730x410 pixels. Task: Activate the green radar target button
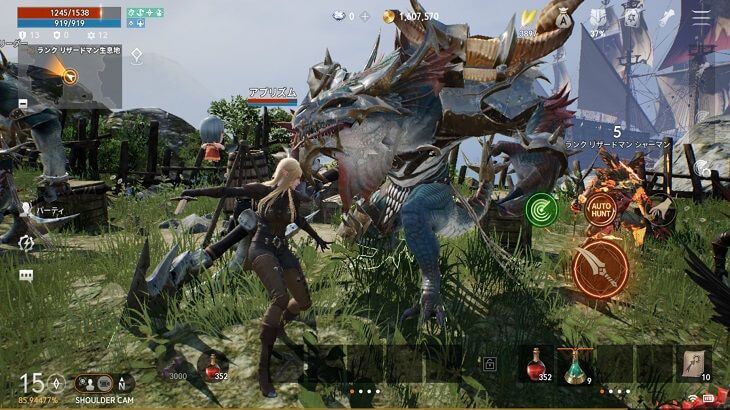click(x=541, y=209)
